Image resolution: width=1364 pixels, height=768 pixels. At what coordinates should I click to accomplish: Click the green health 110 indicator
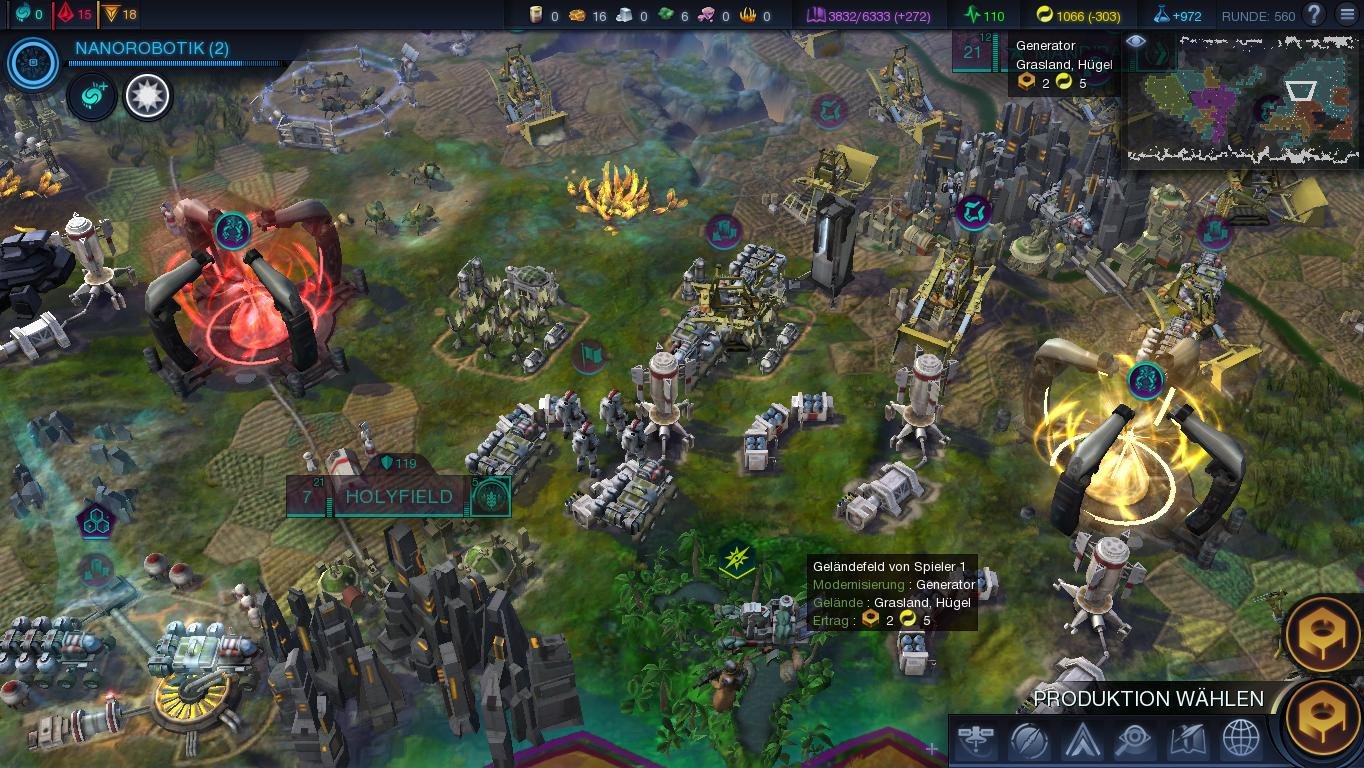(985, 15)
